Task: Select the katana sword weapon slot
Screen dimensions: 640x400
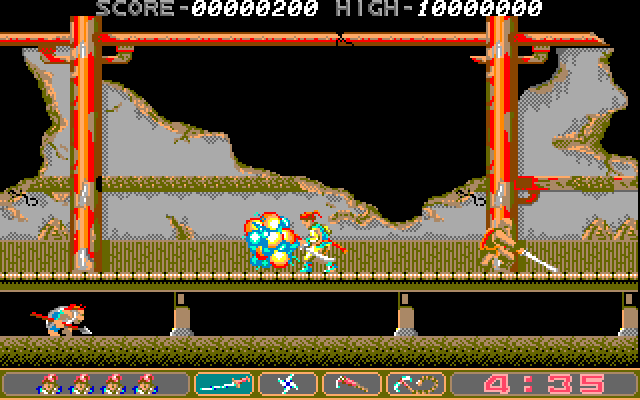Action: [224, 383]
